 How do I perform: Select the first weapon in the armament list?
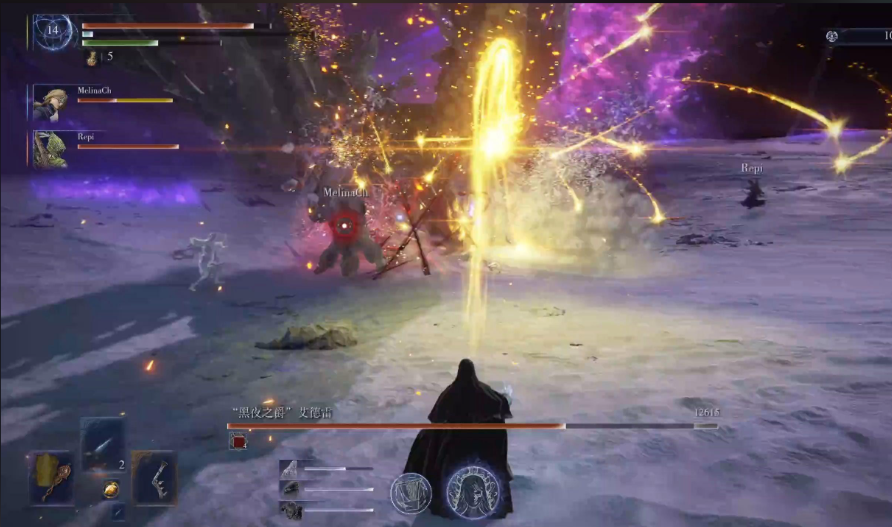[288, 468]
